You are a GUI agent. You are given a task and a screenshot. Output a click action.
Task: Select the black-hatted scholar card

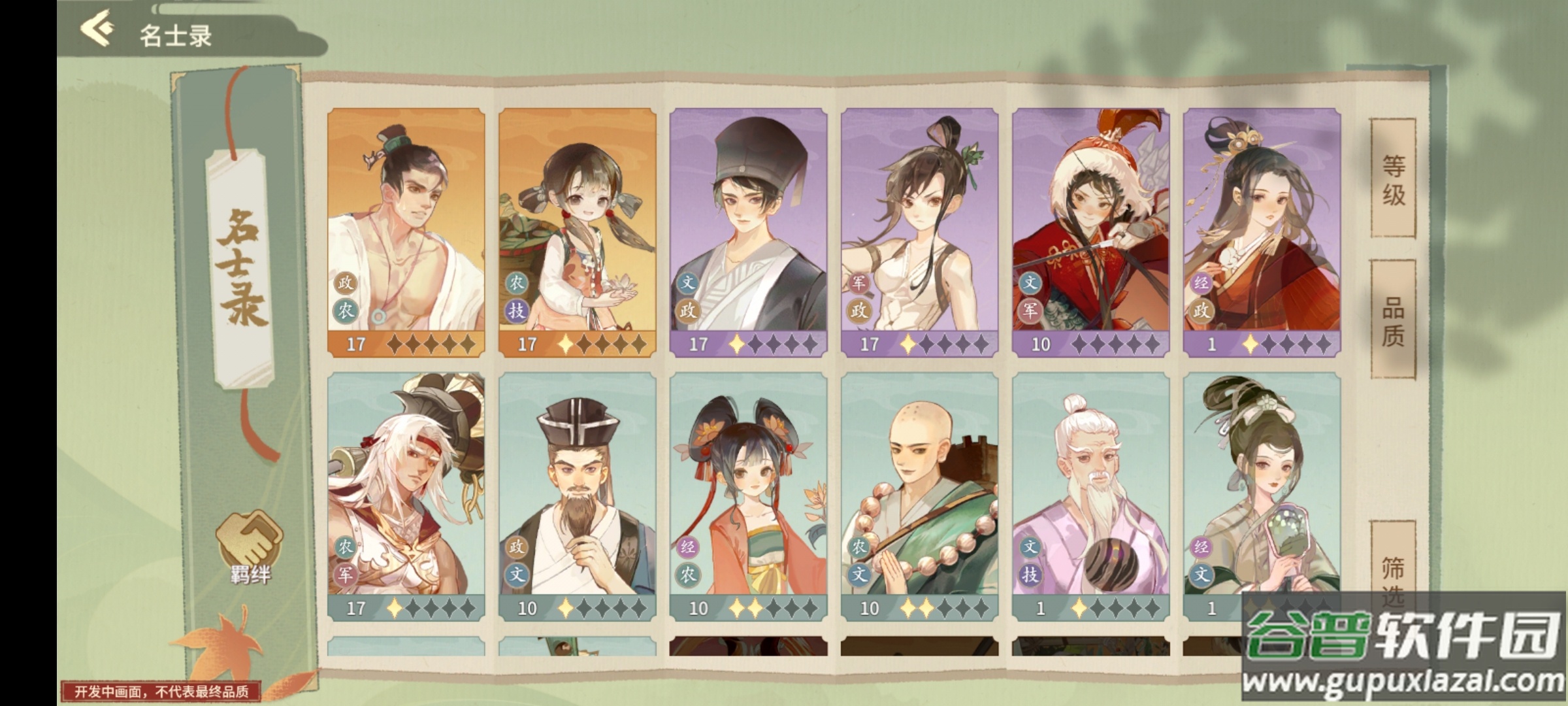pos(748,232)
